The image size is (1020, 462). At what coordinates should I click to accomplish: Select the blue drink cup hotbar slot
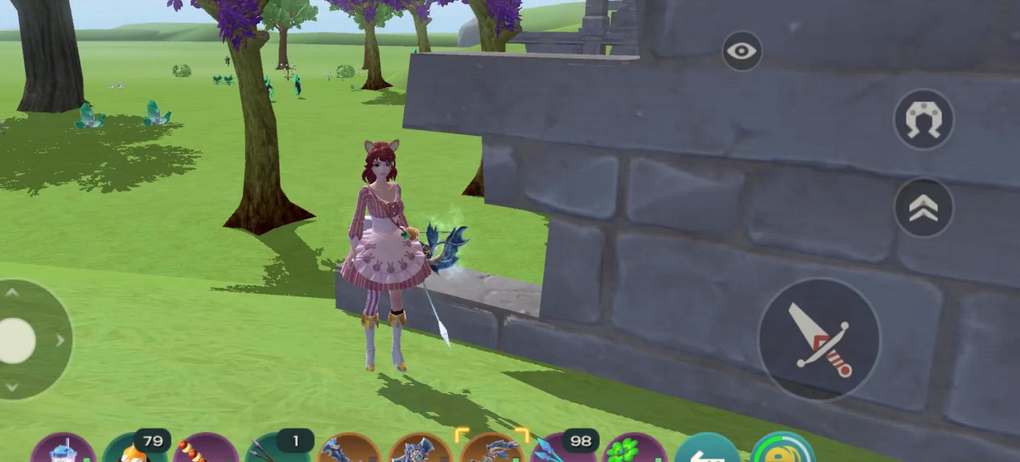pos(62,450)
